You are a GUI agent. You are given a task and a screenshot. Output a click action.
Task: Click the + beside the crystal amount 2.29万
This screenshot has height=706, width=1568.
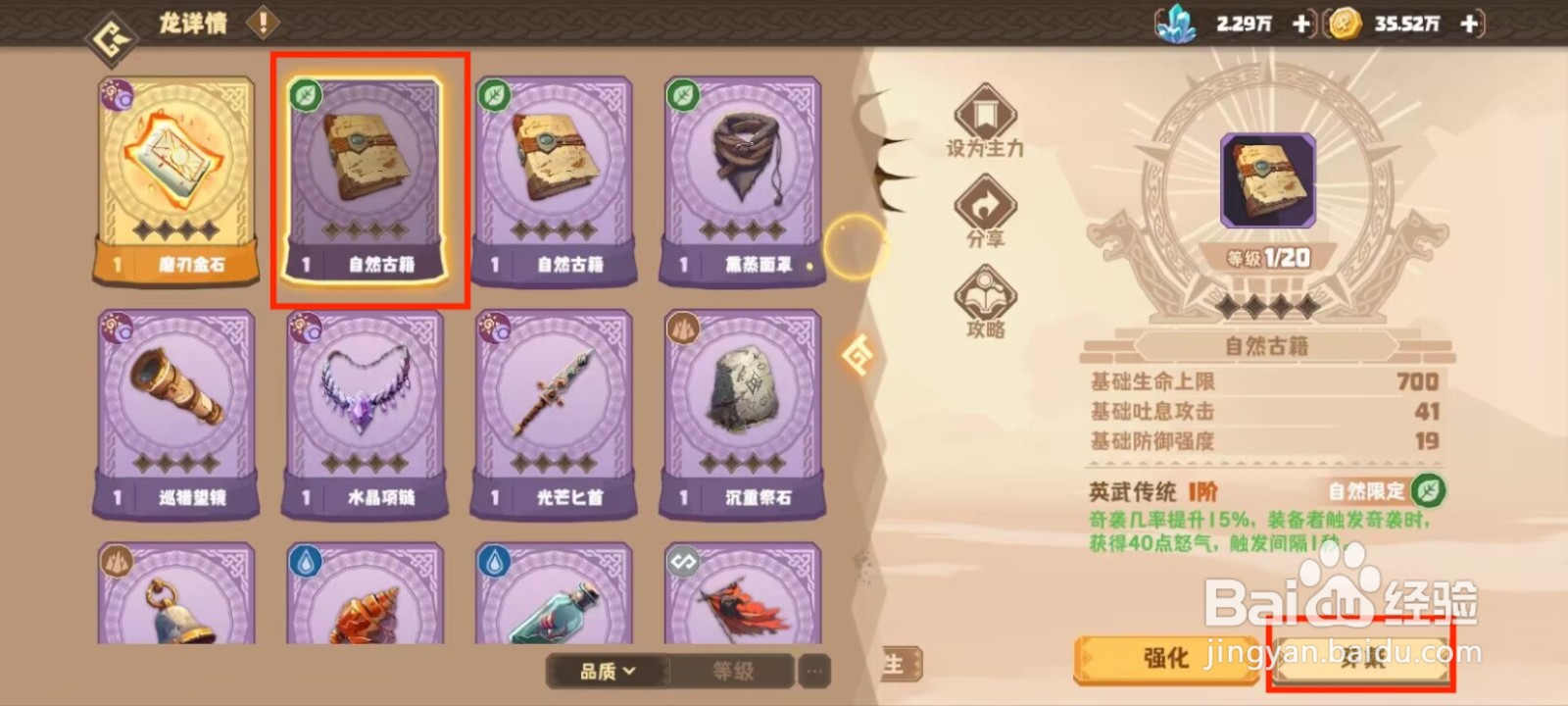[1300, 24]
